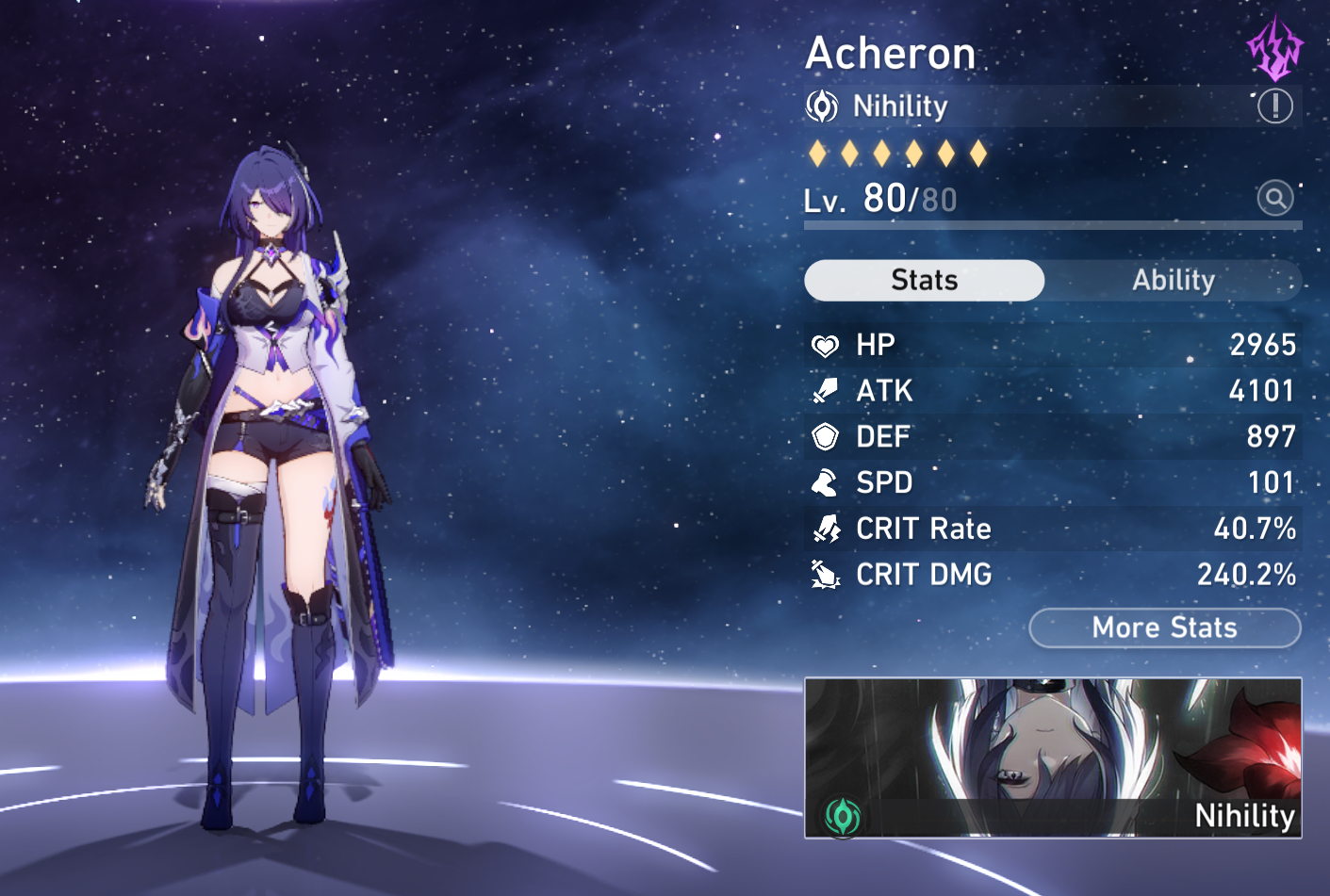Click the Nihility path icon beside the name
1330x896 pixels.
point(822,106)
